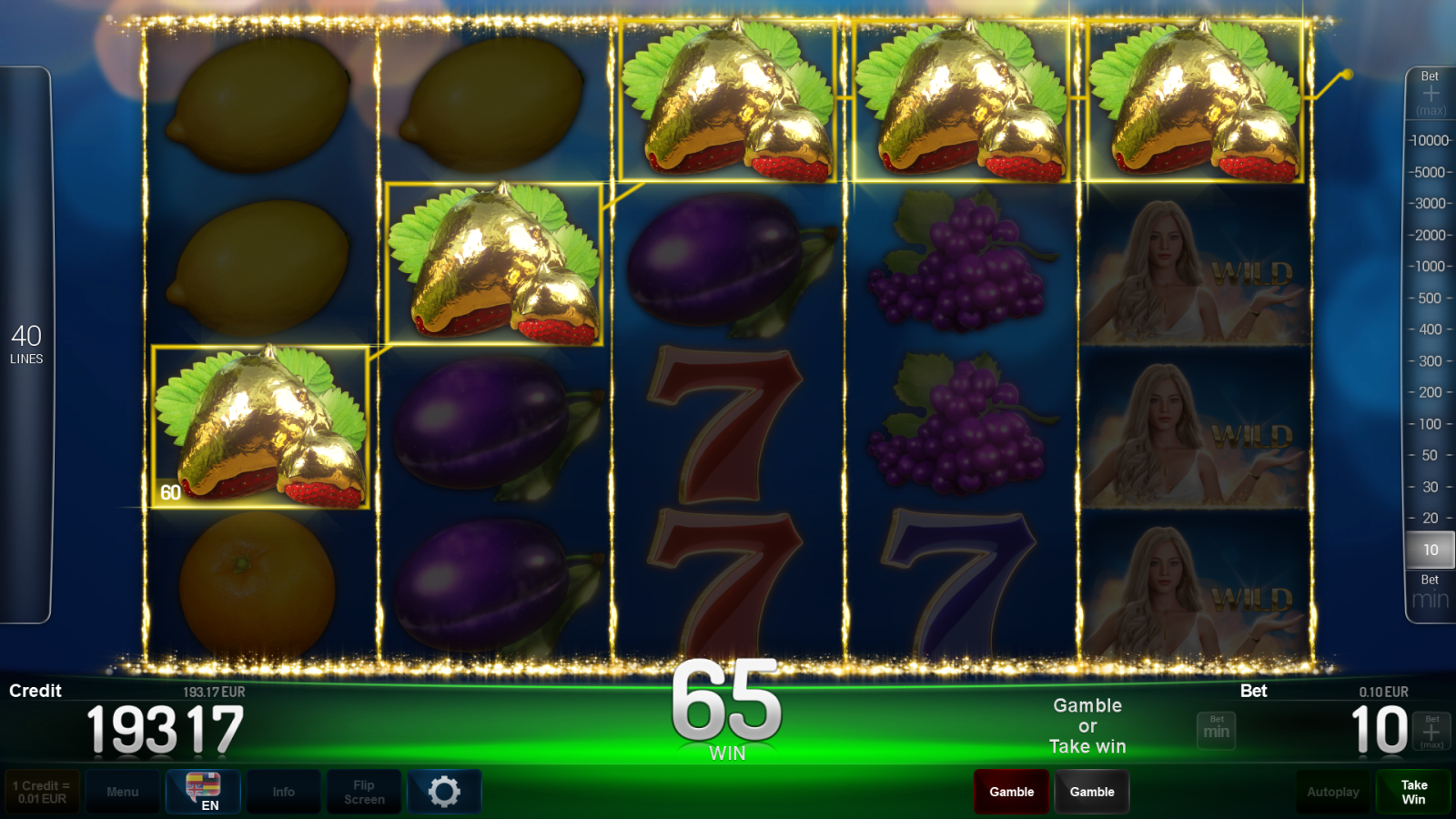Screen dimensions: 1456x819
Task: Enable Autoplay mode
Action: (x=1332, y=792)
